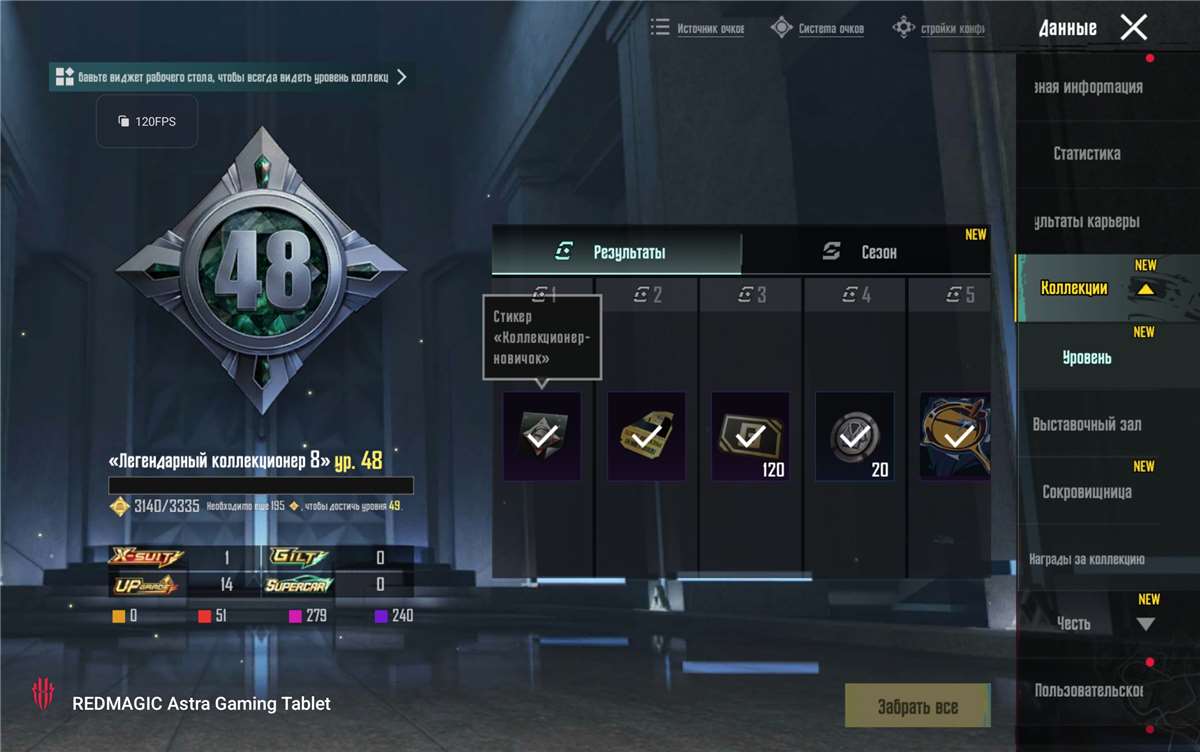Screen dimensions: 1200x752
Task: Switch to the Результаты tab
Action: (x=616, y=253)
